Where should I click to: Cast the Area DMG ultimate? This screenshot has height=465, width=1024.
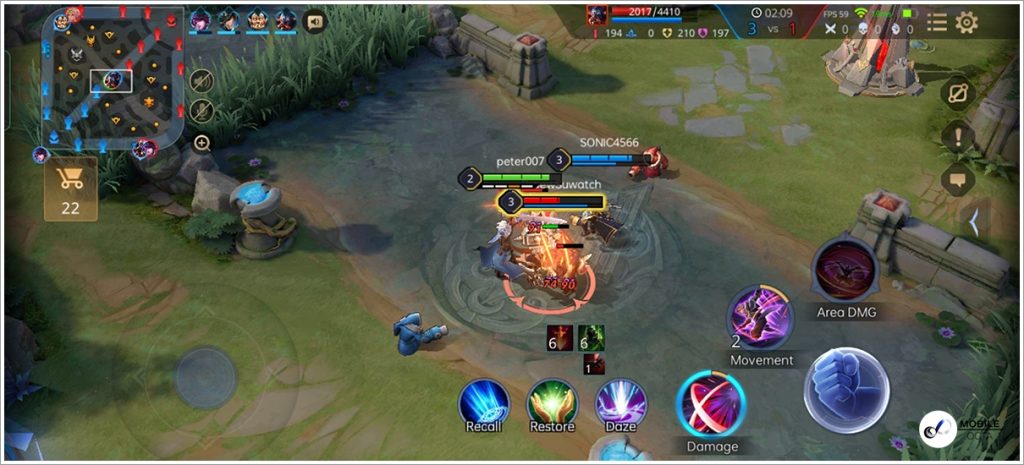[x=845, y=270]
